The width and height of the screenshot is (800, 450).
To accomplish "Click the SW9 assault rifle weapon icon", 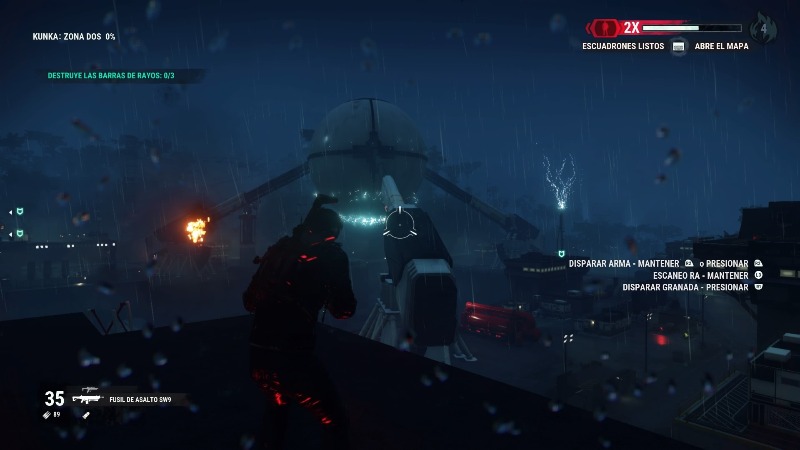I will point(85,397).
